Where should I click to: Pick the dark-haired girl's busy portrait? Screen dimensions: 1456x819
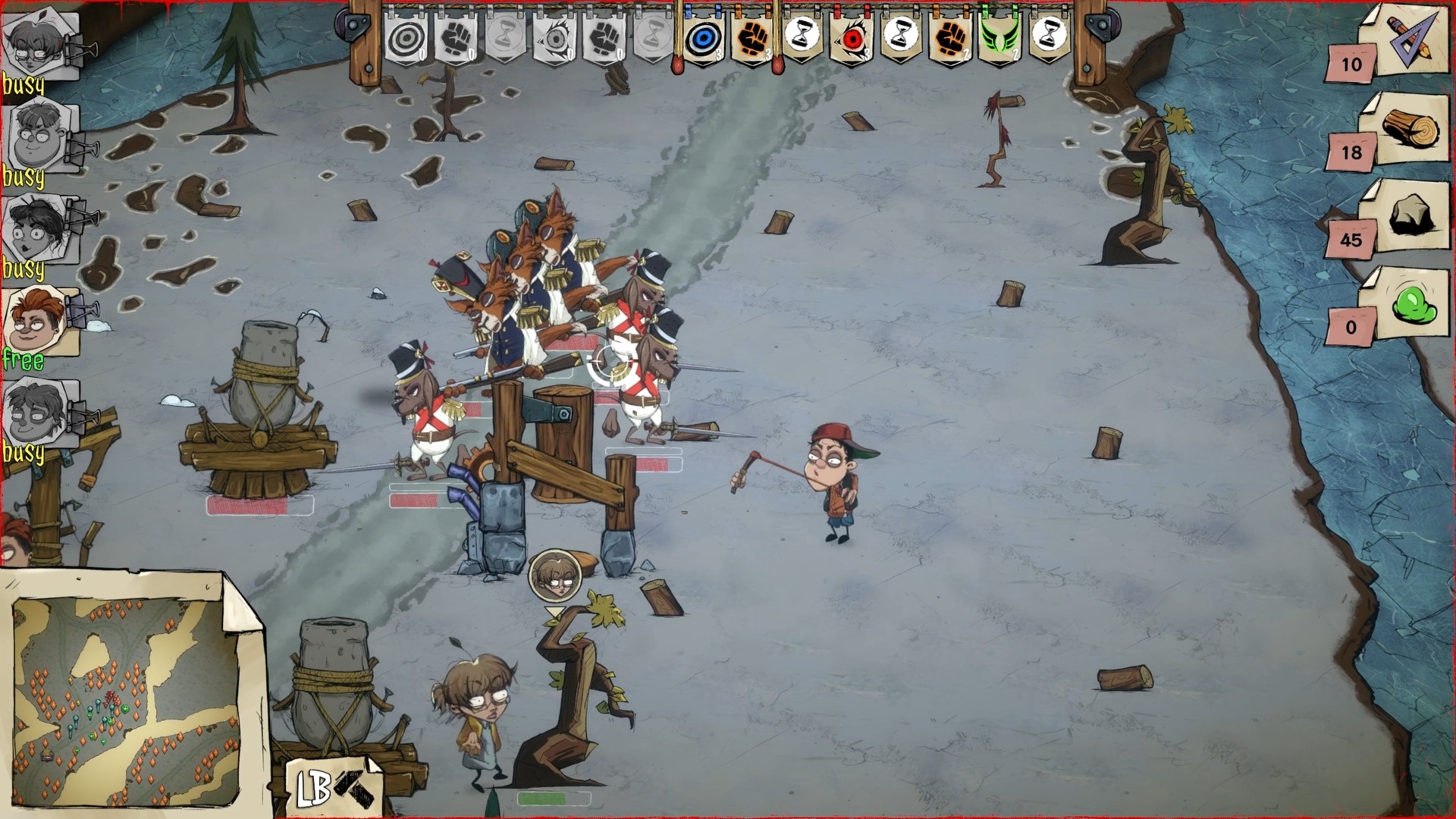click(36, 229)
